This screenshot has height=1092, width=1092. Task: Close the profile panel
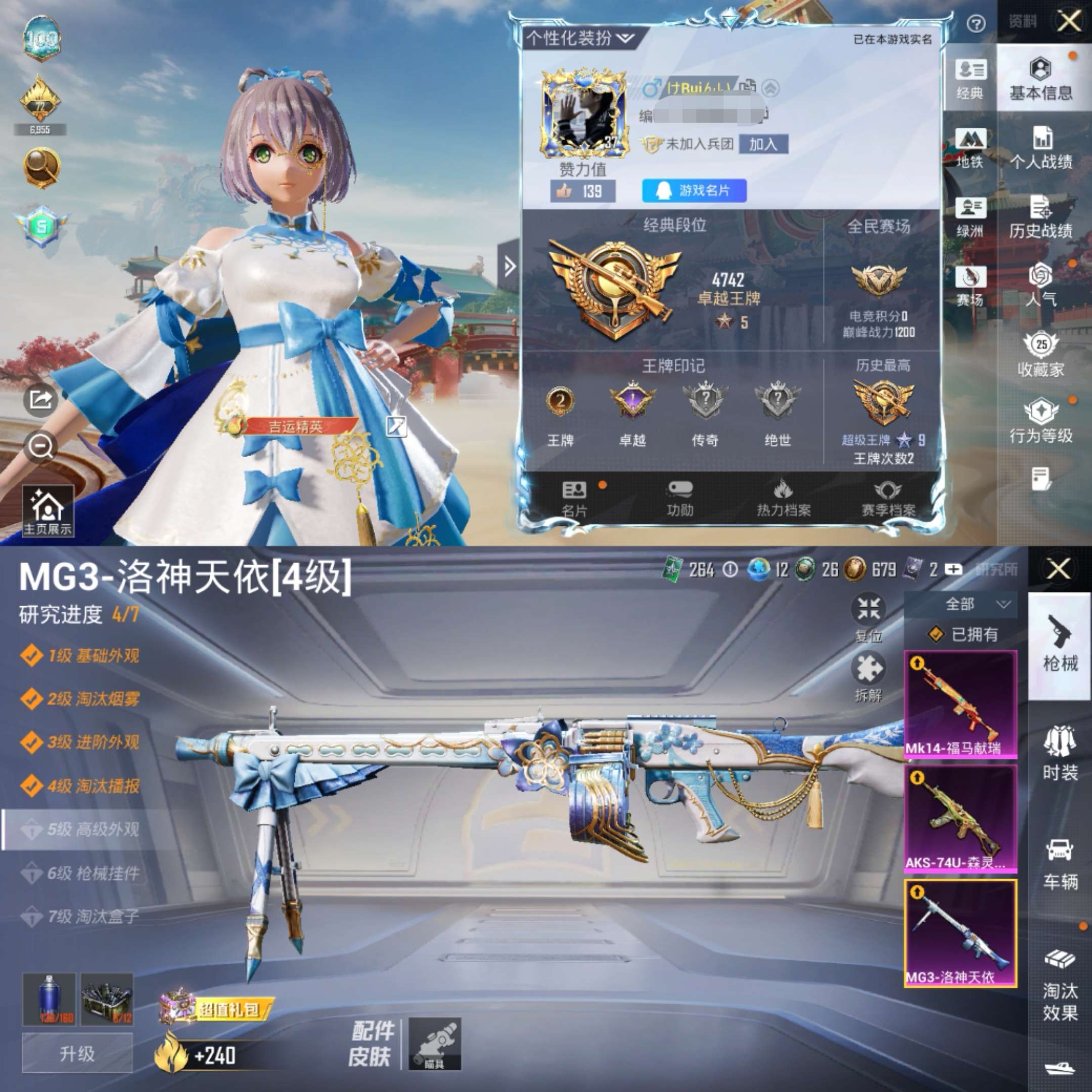(1068, 22)
